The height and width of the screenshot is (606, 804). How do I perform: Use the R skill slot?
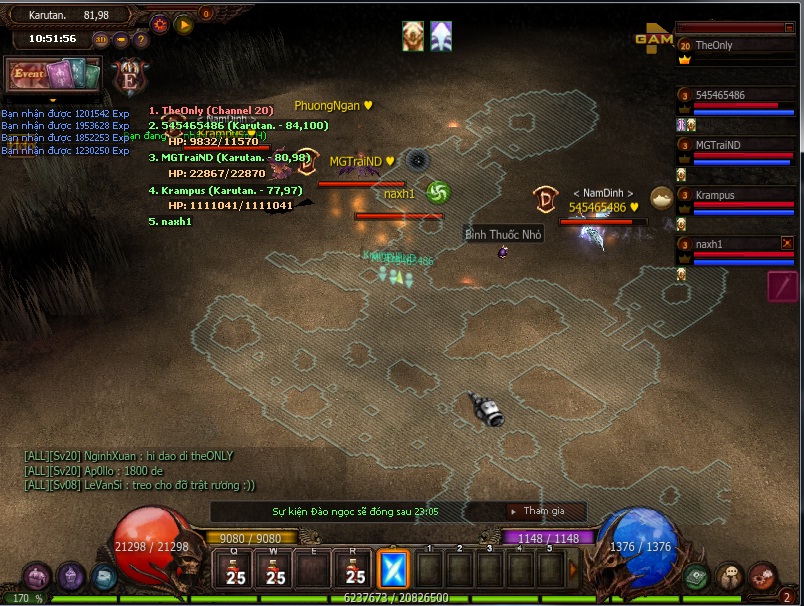pos(354,569)
